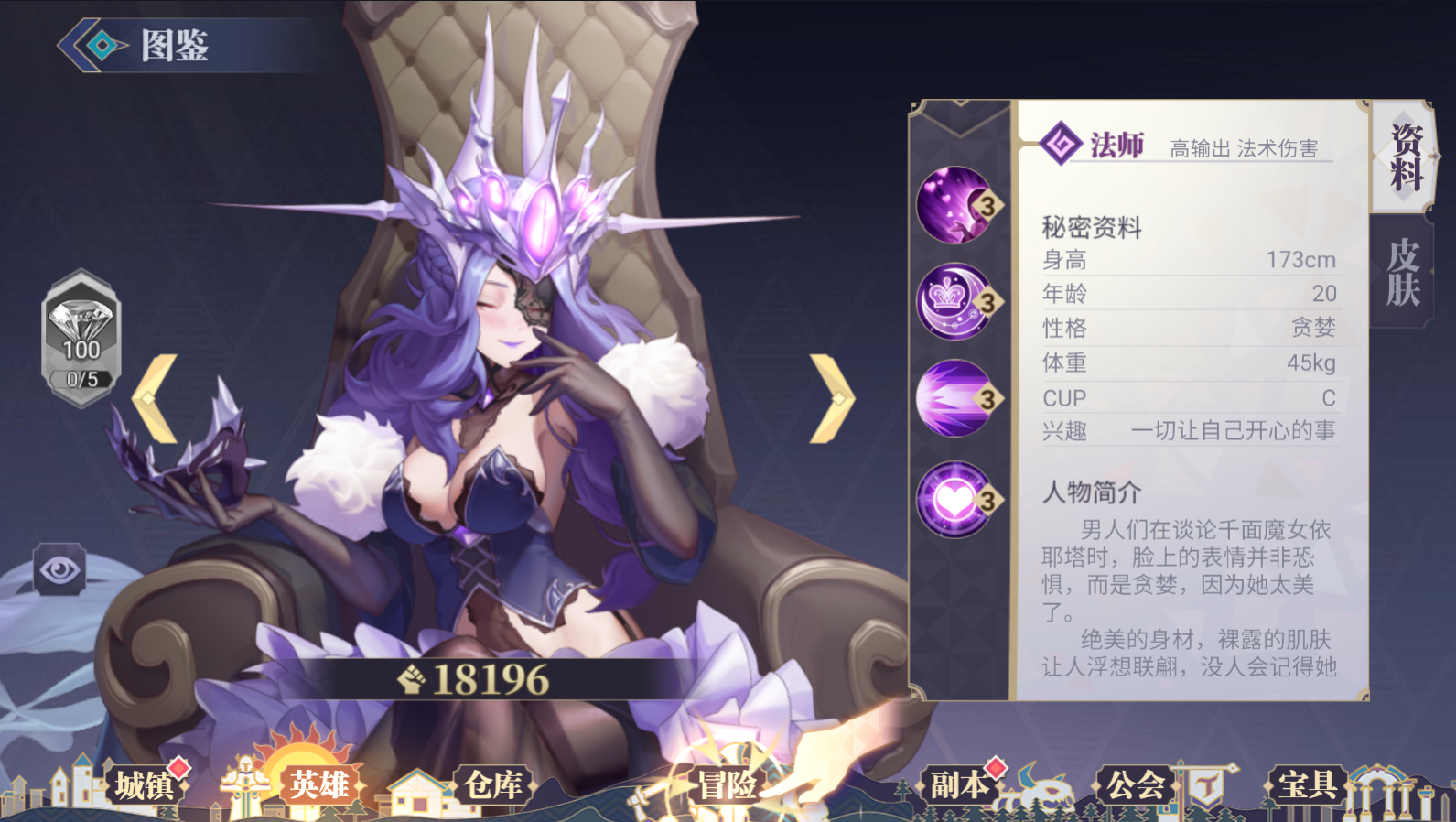Select the purple crystal shard skill icon
1456x822 pixels.
956,398
